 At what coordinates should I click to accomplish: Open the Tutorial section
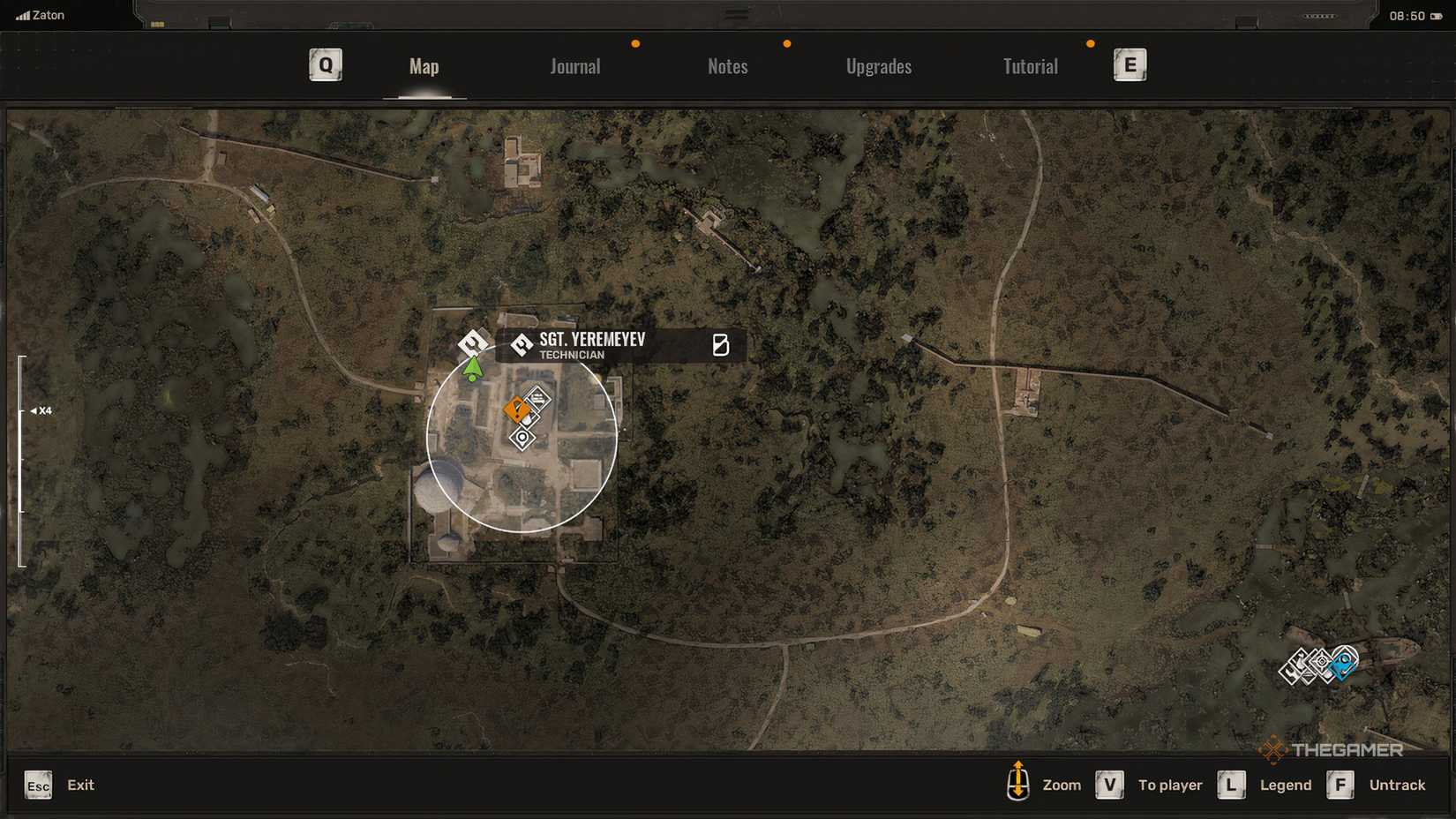tap(1030, 65)
